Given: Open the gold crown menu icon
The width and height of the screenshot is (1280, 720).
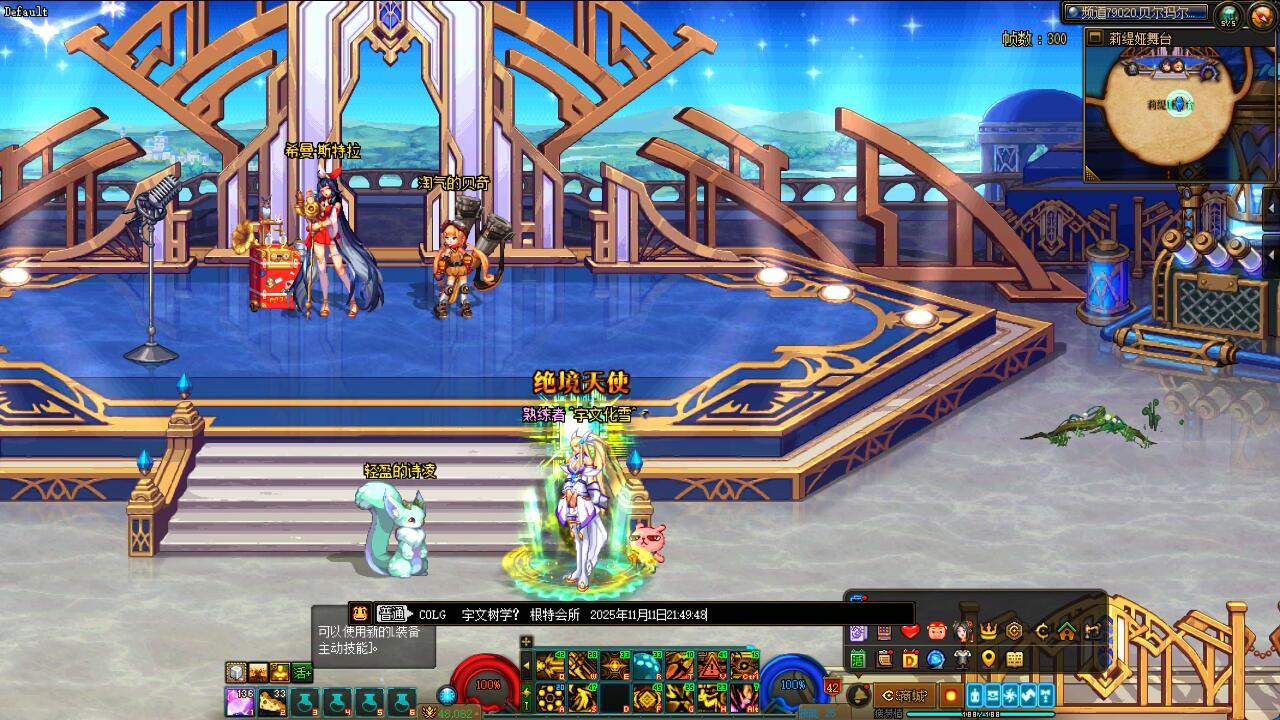Looking at the screenshot, I should coord(988,631).
